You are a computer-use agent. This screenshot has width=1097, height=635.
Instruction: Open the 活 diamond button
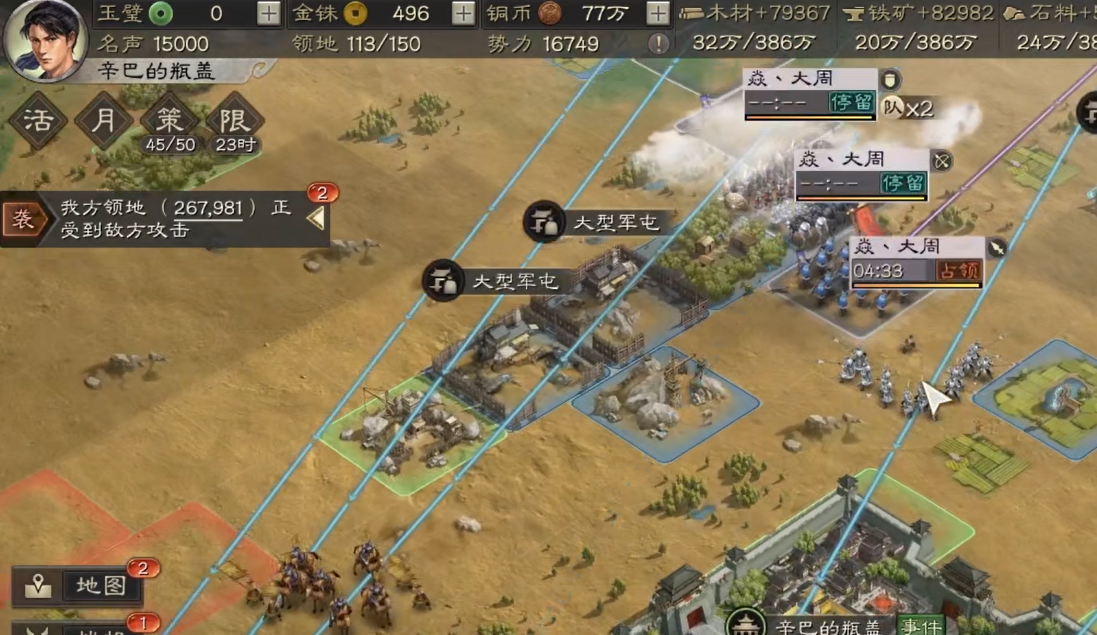coord(38,121)
